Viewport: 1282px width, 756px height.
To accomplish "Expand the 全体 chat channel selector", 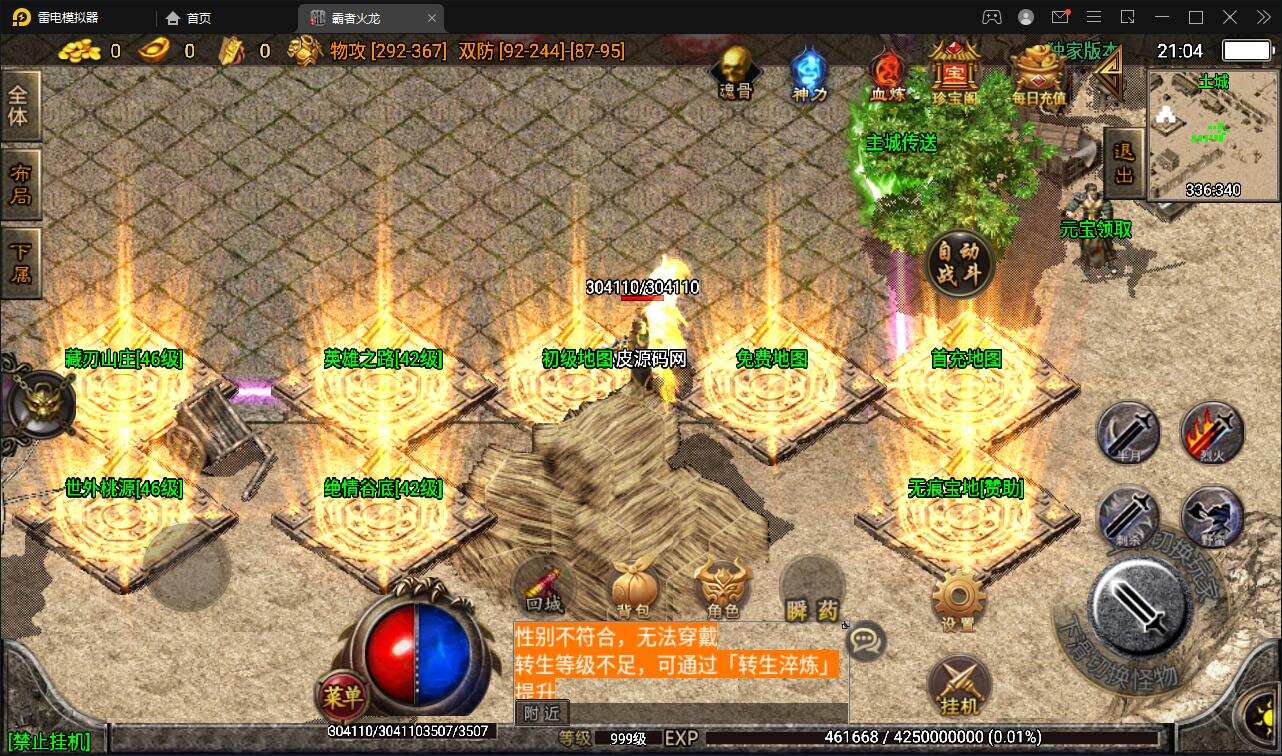I will (21, 105).
